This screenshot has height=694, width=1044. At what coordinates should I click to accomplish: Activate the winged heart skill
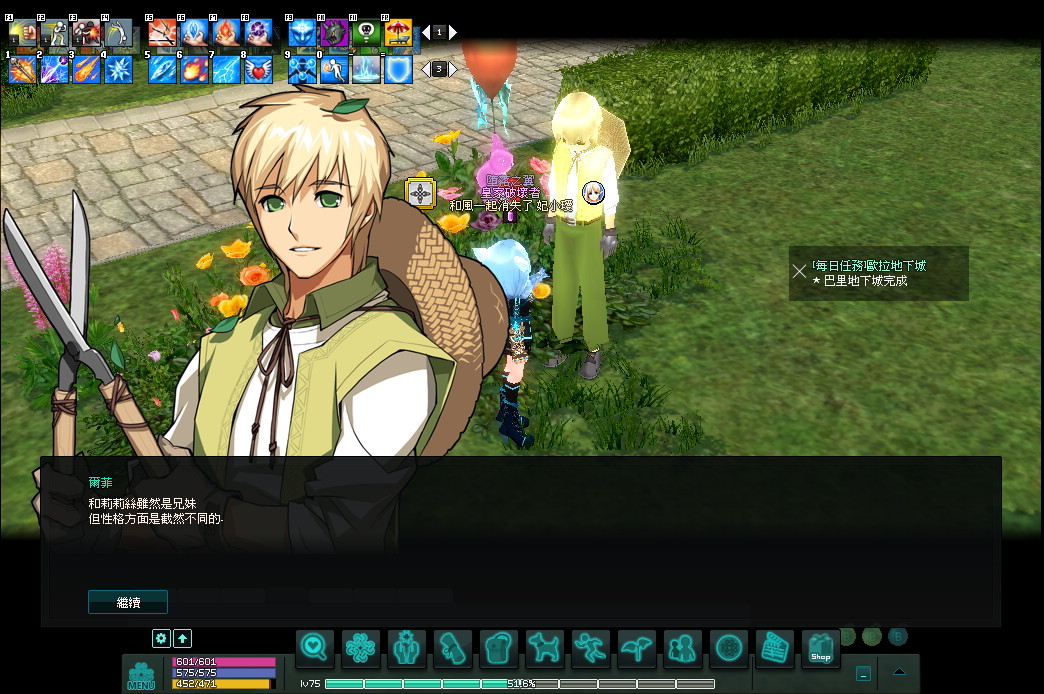click(259, 69)
